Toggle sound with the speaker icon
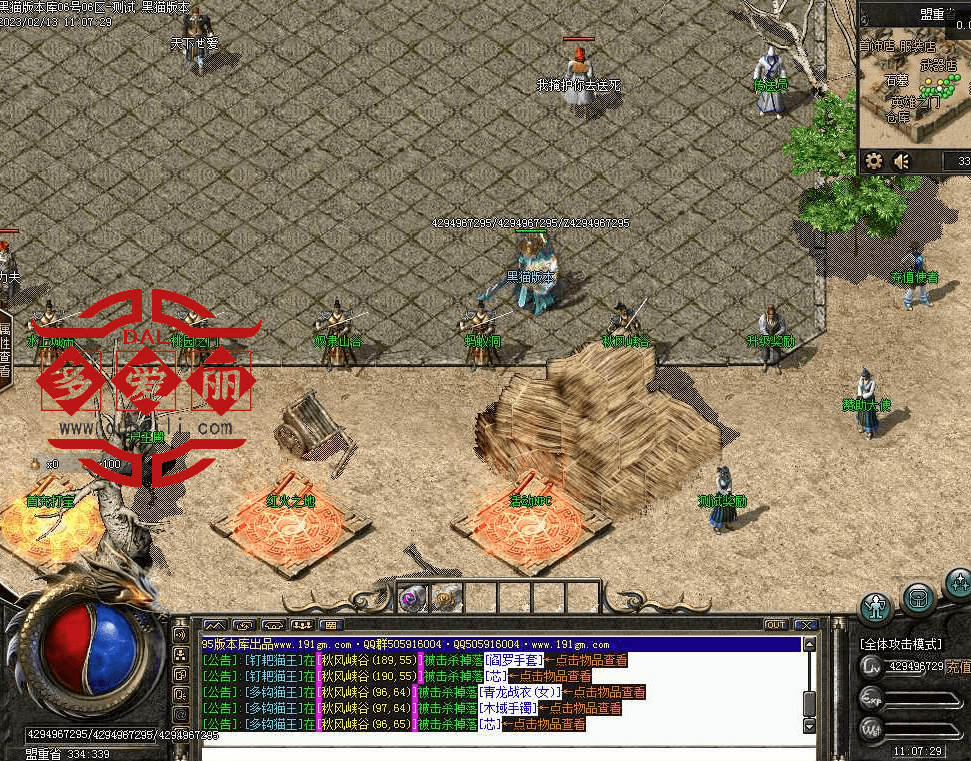This screenshot has width=971, height=761. (902, 161)
